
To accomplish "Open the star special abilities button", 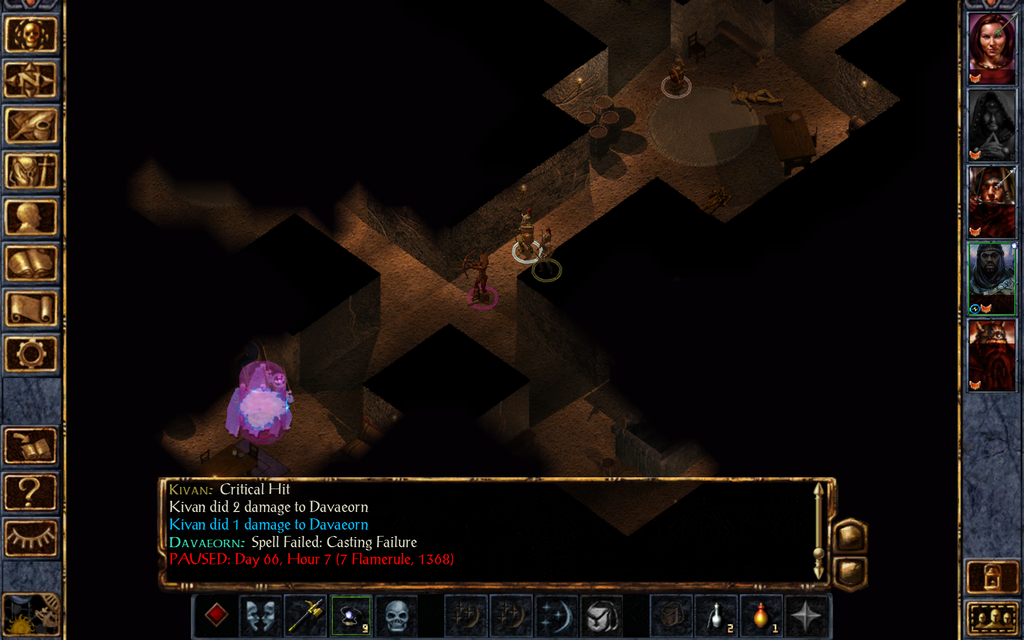I will (806, 615).
